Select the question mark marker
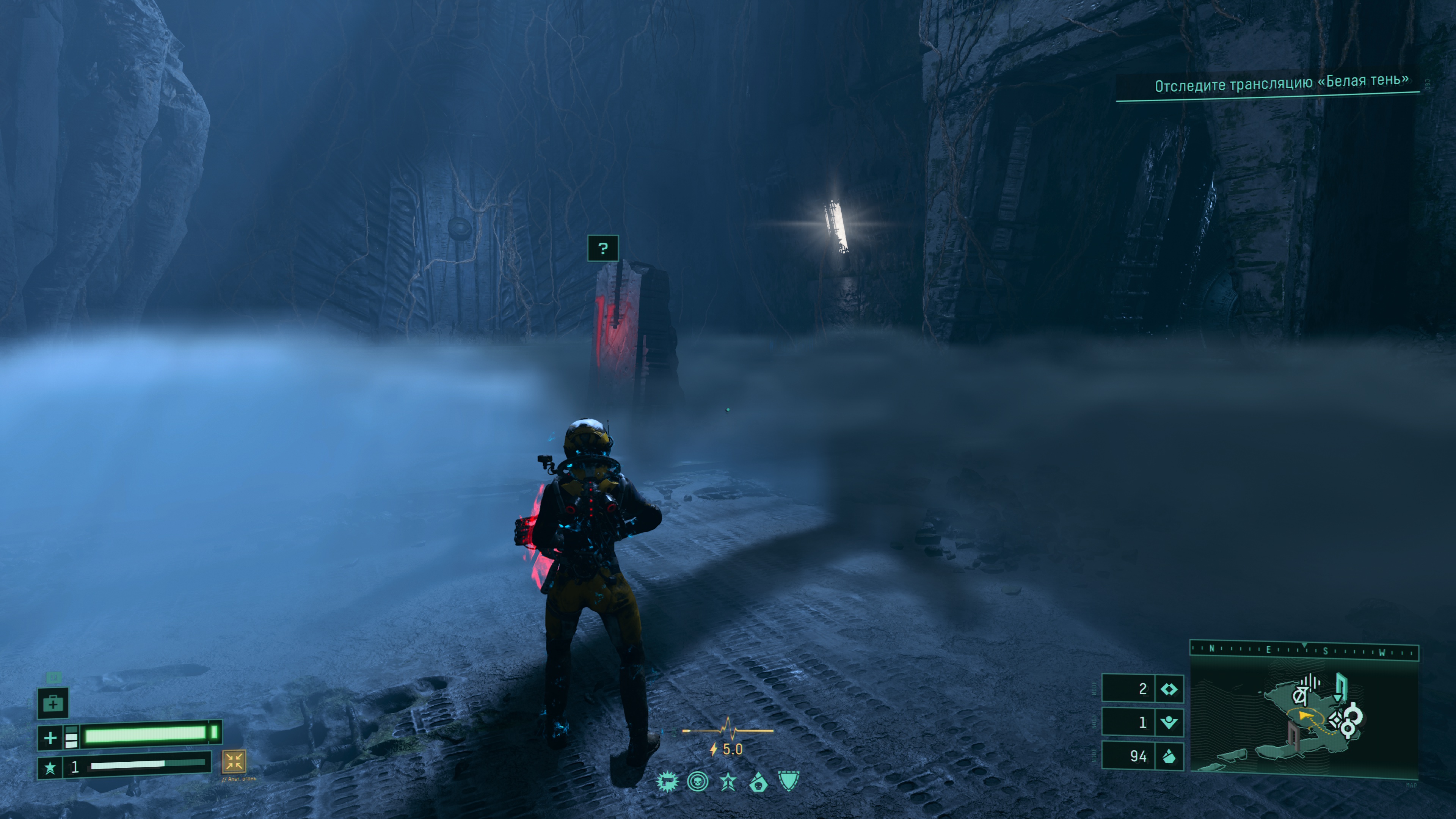Image resolution: width=1456 pixels, height=819 pixels. [602, 248]
